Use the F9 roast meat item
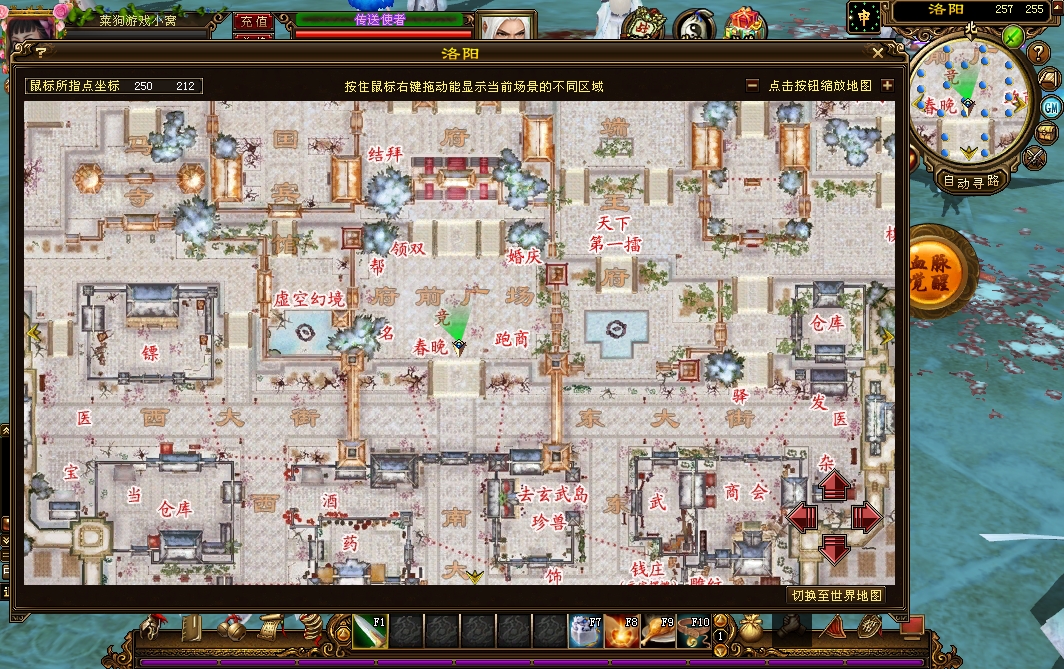The height and width of the screenshot is (669, 1064). [x=657, y=631]
